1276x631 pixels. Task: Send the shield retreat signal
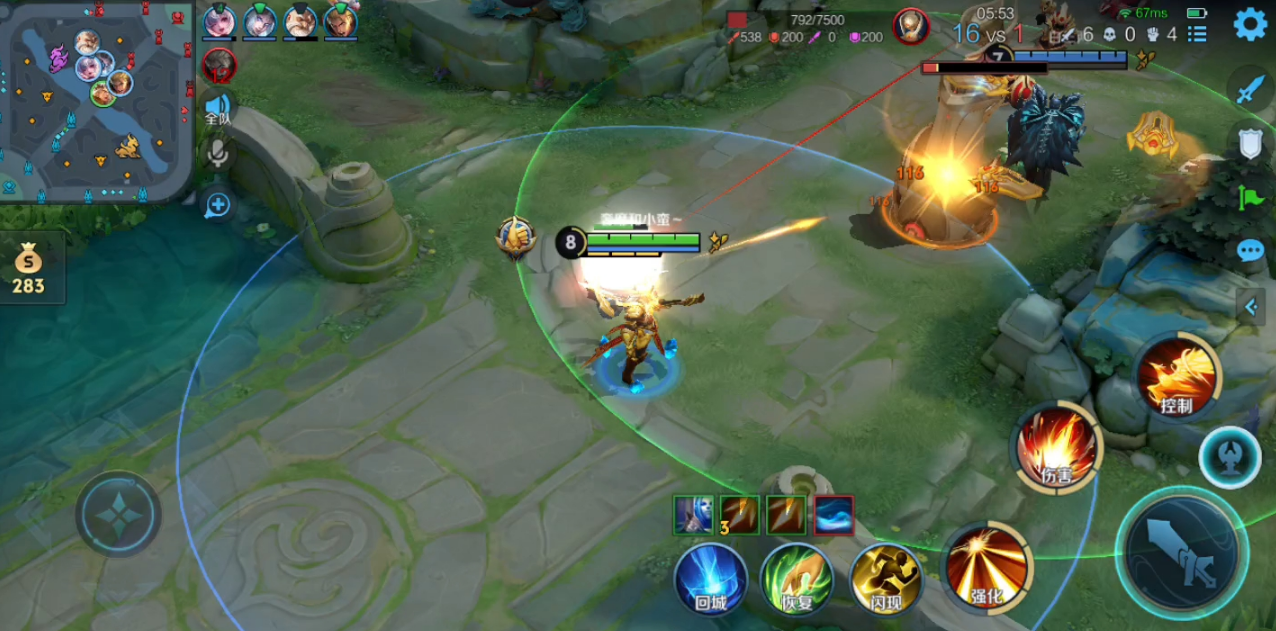point(1251,144)
